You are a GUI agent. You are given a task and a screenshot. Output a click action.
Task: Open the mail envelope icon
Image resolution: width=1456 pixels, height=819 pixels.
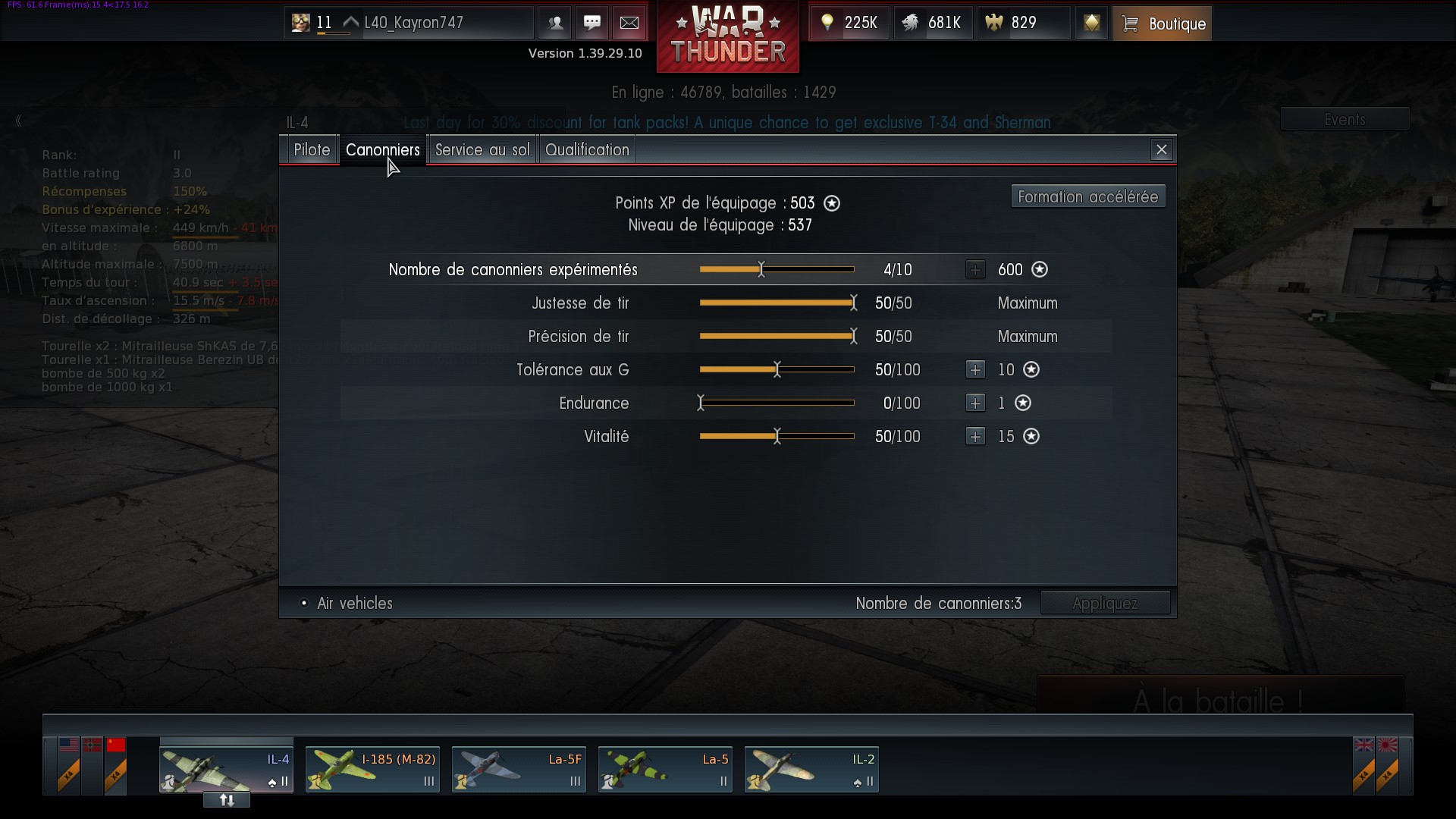pos(629,23)
